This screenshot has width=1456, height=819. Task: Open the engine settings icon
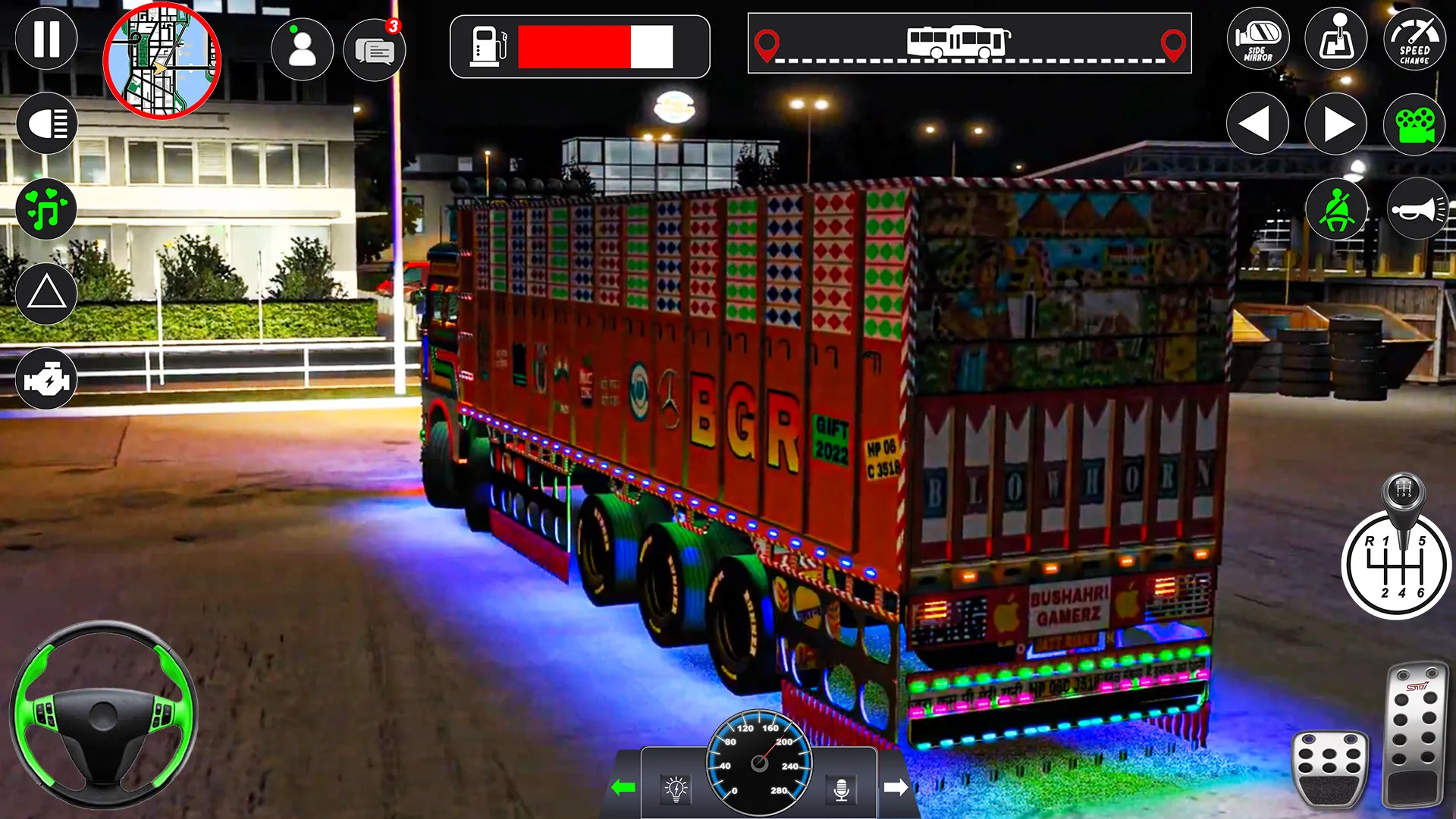tap(47, 379)
